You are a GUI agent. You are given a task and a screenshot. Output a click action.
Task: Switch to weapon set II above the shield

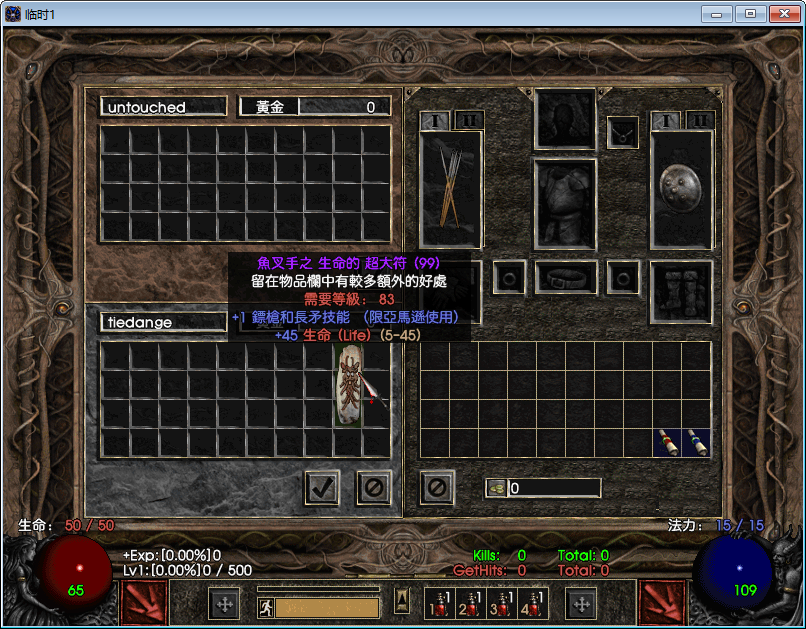pyautogui.click(x=700, y=121)
